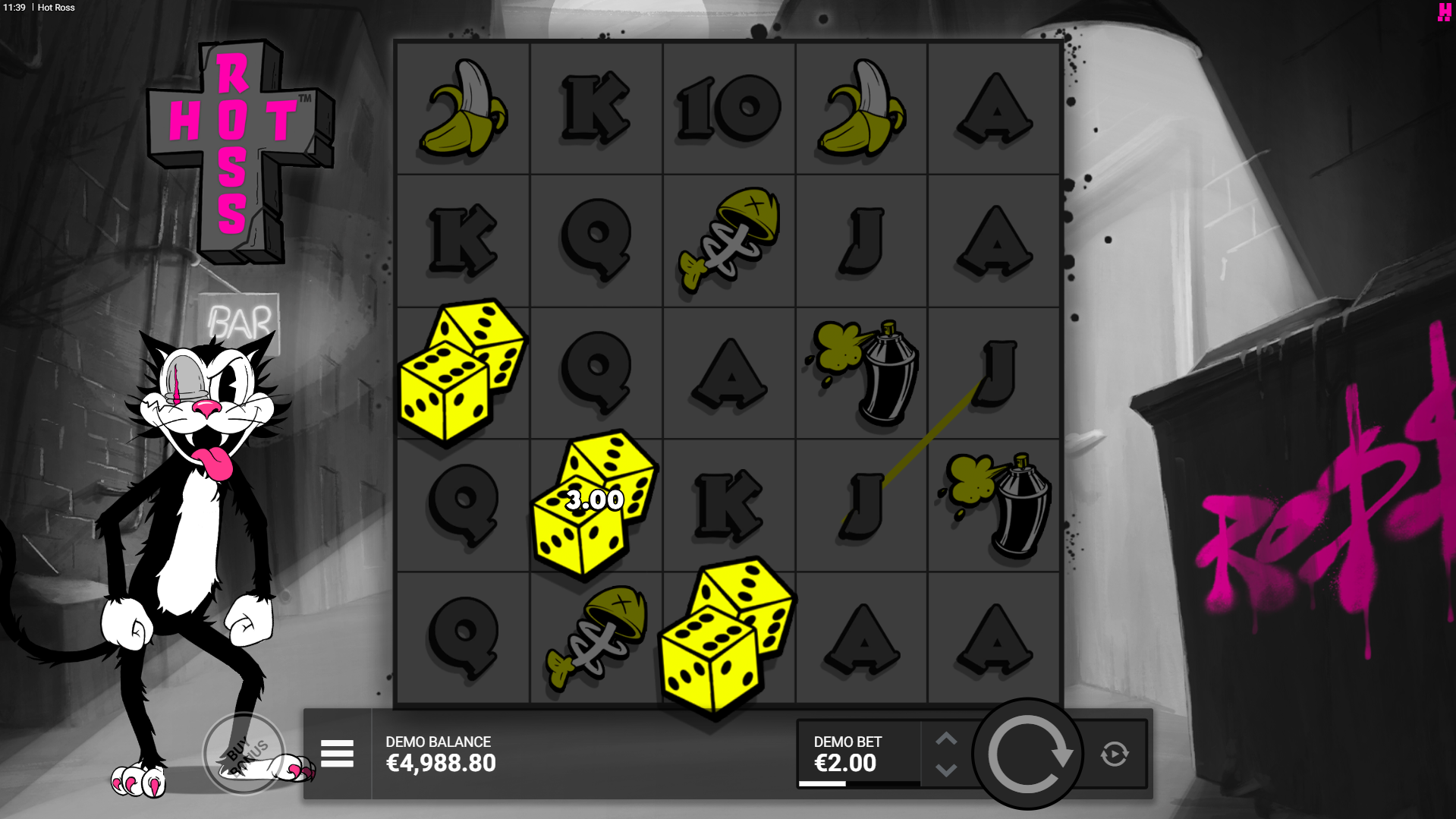Open the autoplay settings
The image size is (1456, 819).
(x=1114, y=754)
